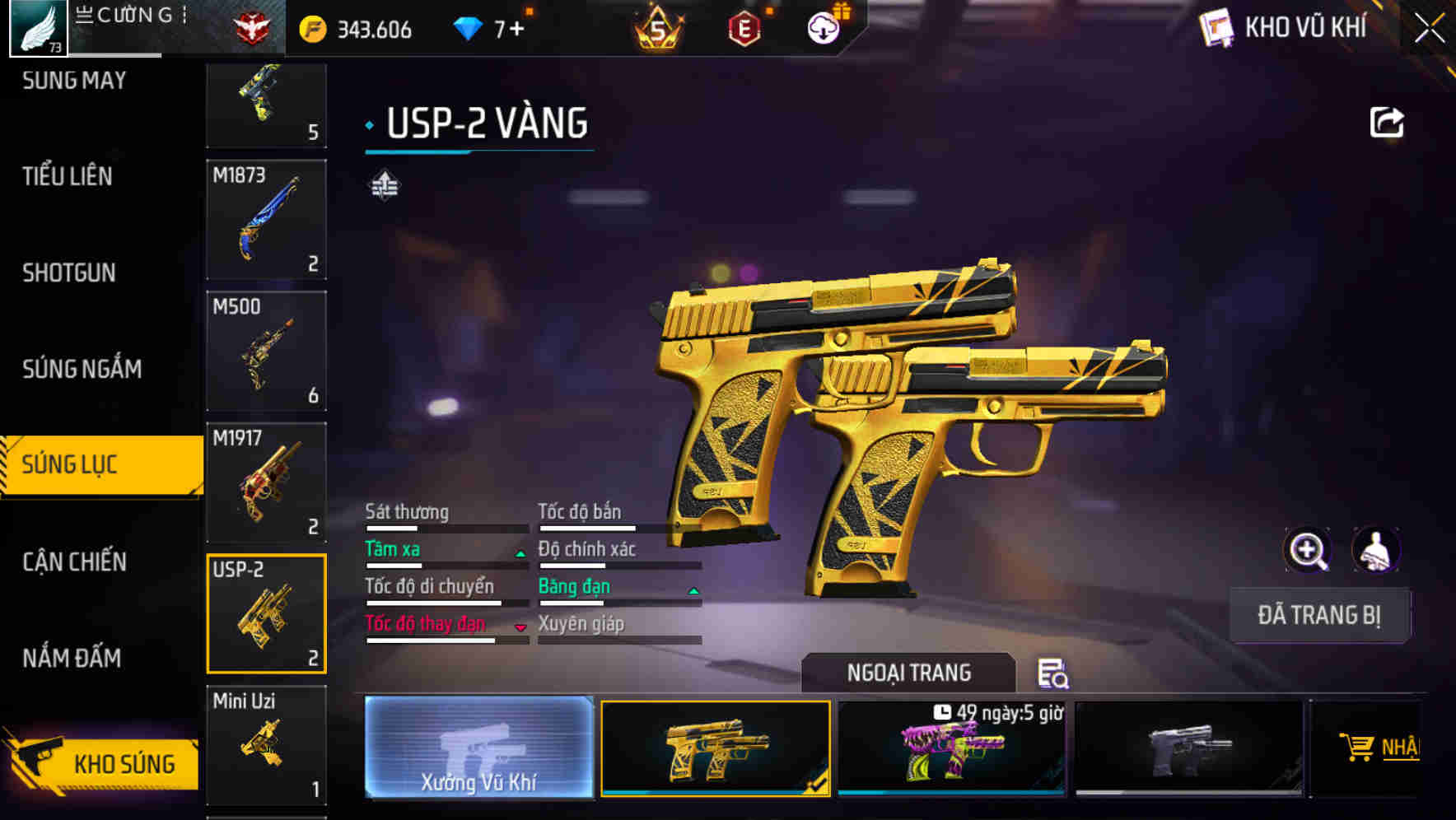
Task: Open the weapon sharing icon near USP-2 Vàng
Action: (1388, 120)
